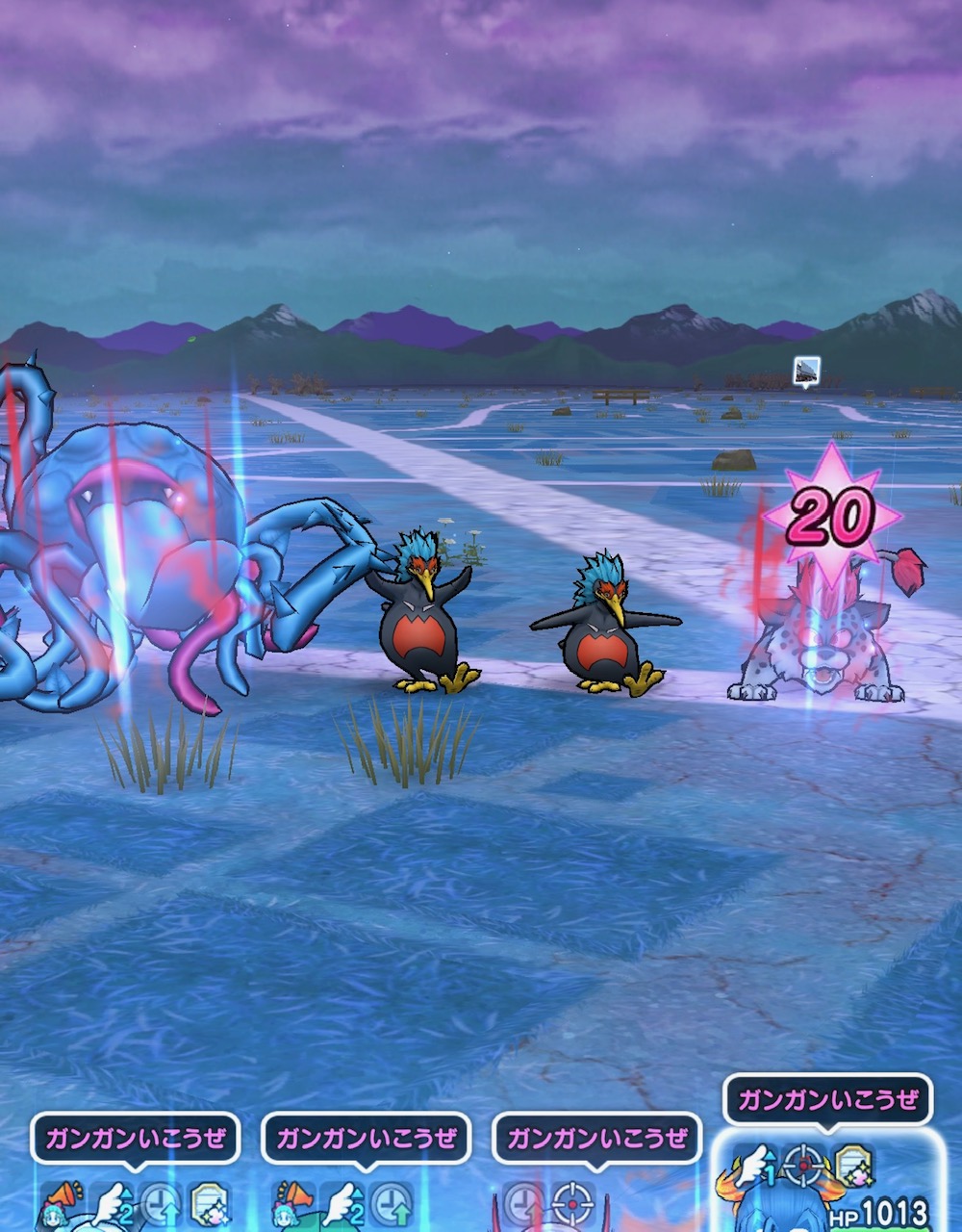Open the tactic bubble above the clock-and-crosshair-only status icons

coord(596,1139)
